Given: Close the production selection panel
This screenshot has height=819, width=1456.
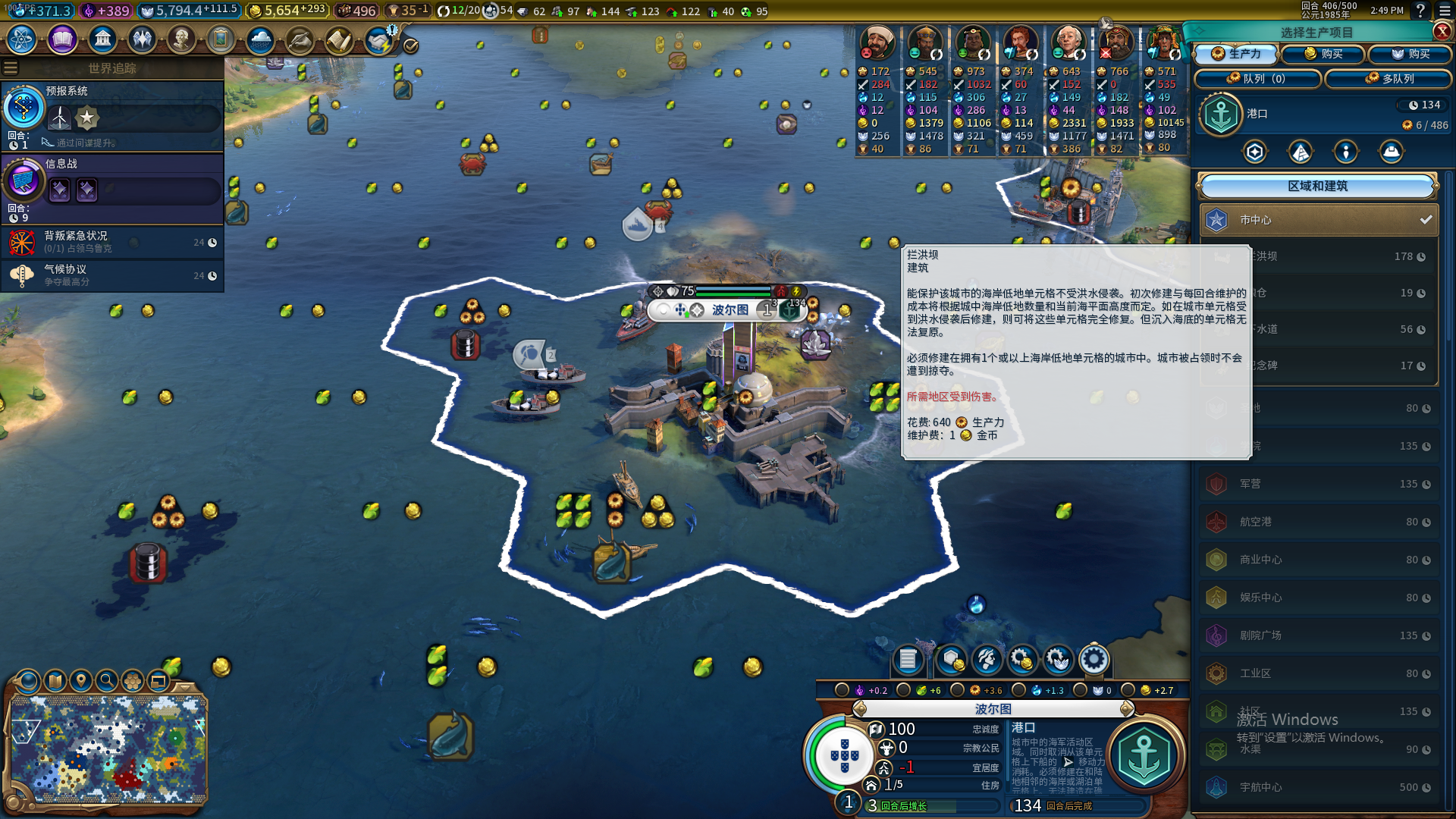Looking at the screenshot, I should 1442,31.
